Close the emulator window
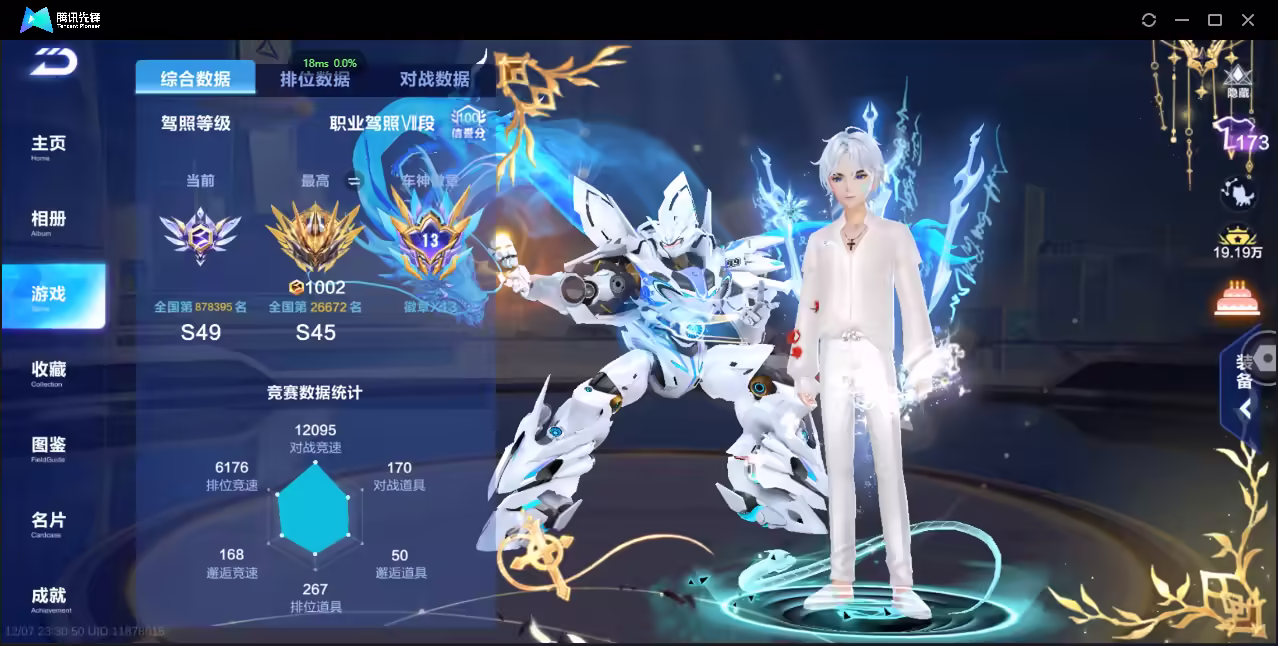 coord(1248,20)
